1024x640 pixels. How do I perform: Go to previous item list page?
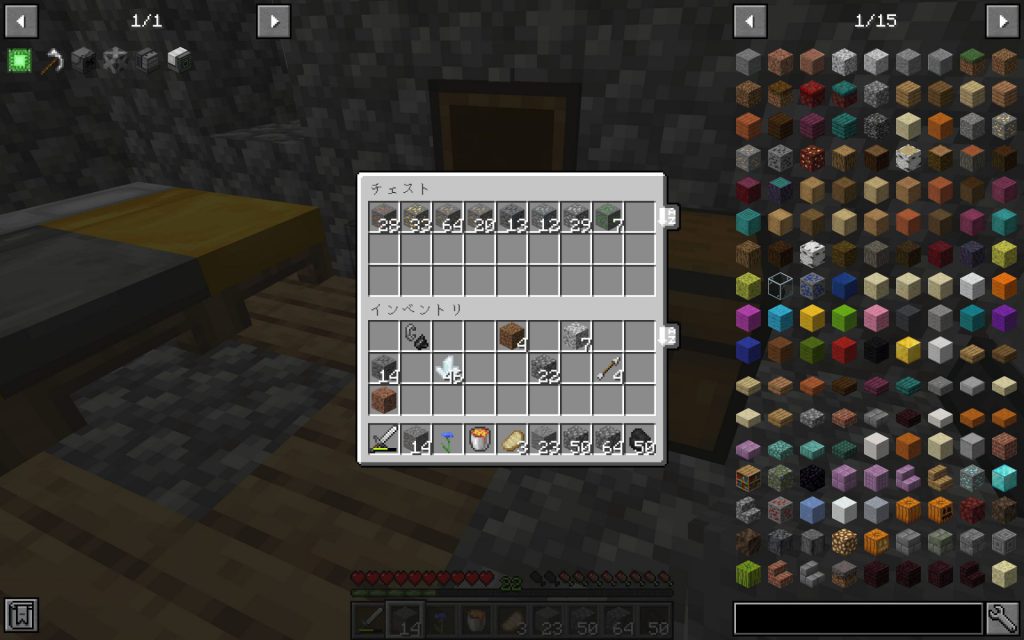point(750,20)
